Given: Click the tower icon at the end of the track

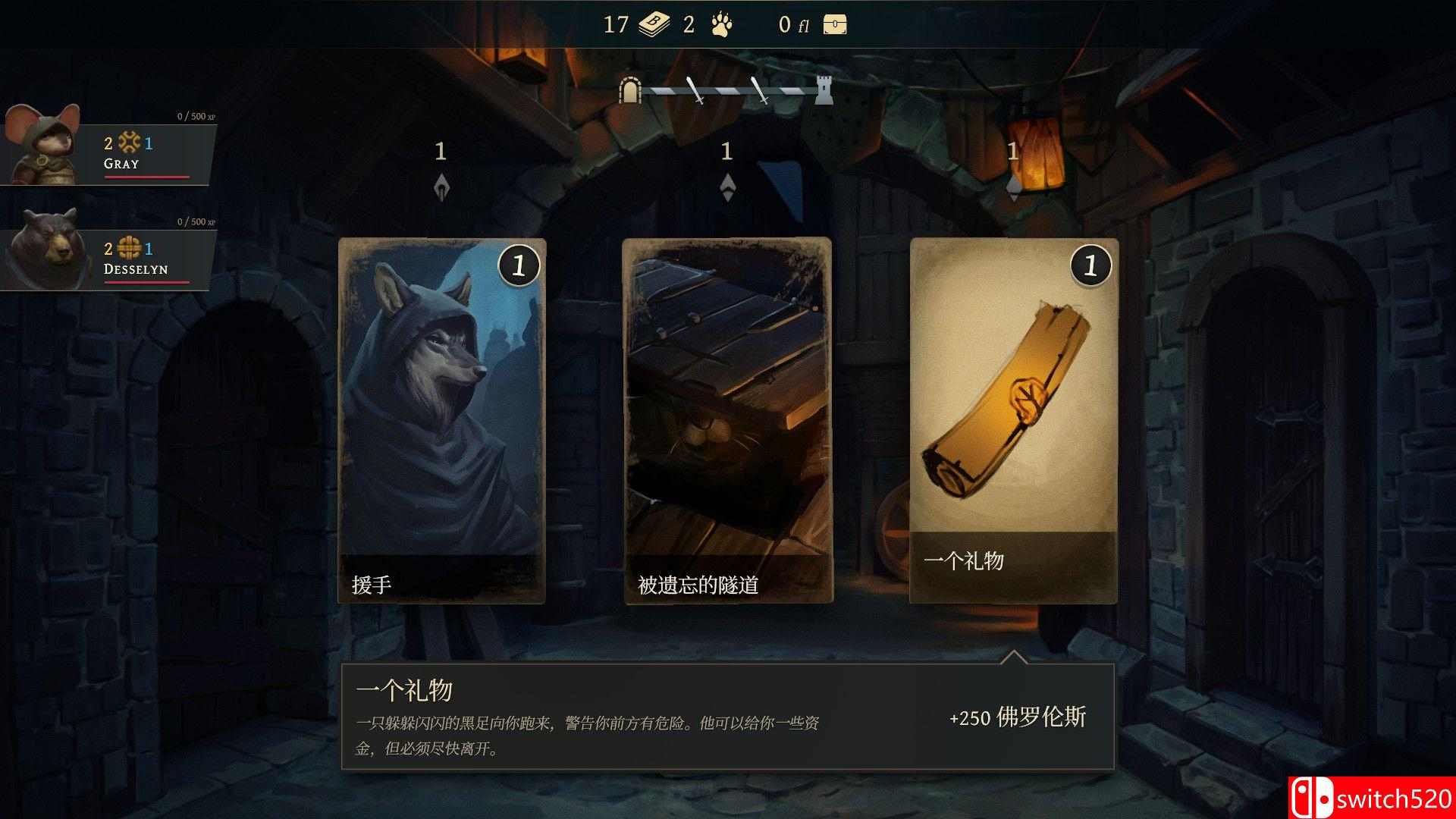Looking at the screenshot, I should pyautogui.click(x=824, y=88).
